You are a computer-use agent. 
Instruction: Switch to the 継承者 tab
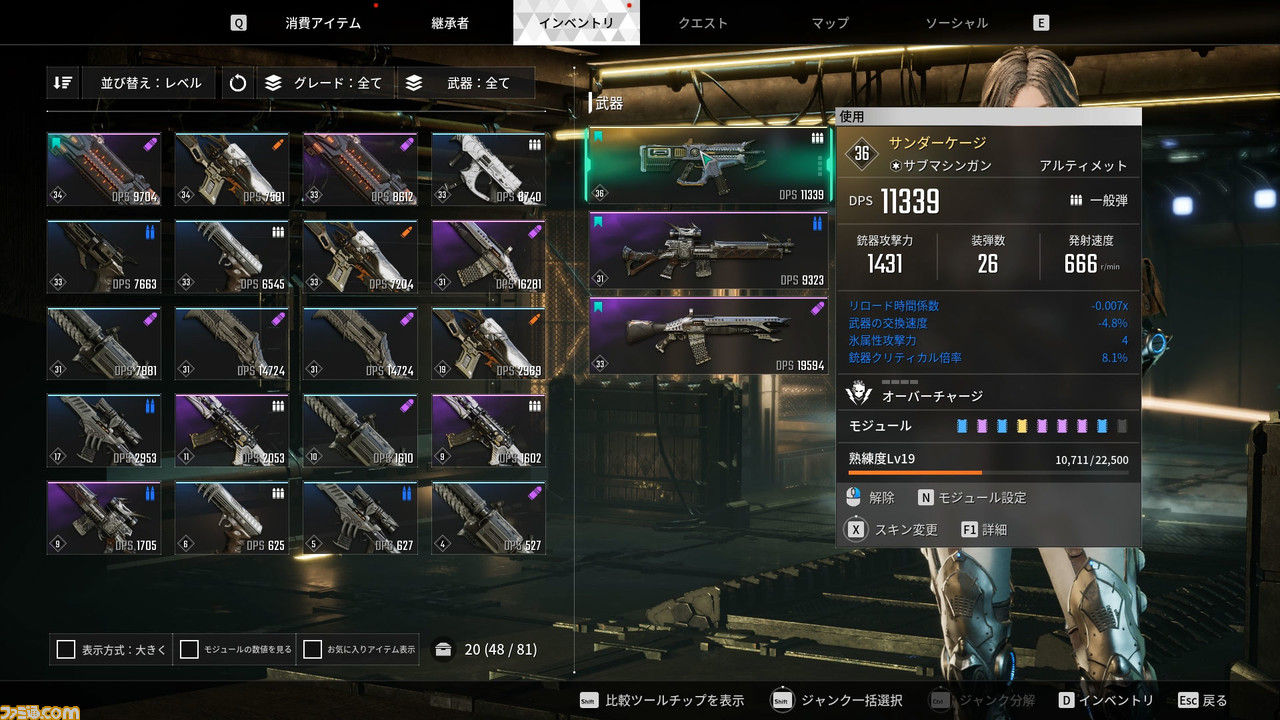(450, 23)
